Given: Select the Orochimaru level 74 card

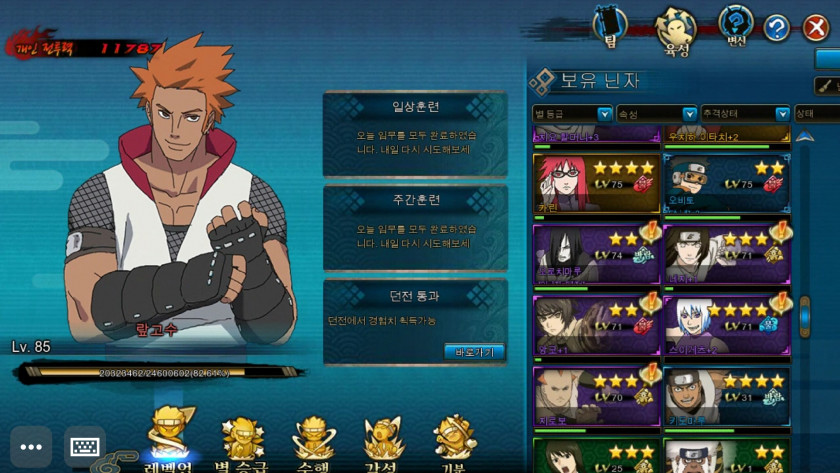Looking at the screenshot, I should 596,255.
